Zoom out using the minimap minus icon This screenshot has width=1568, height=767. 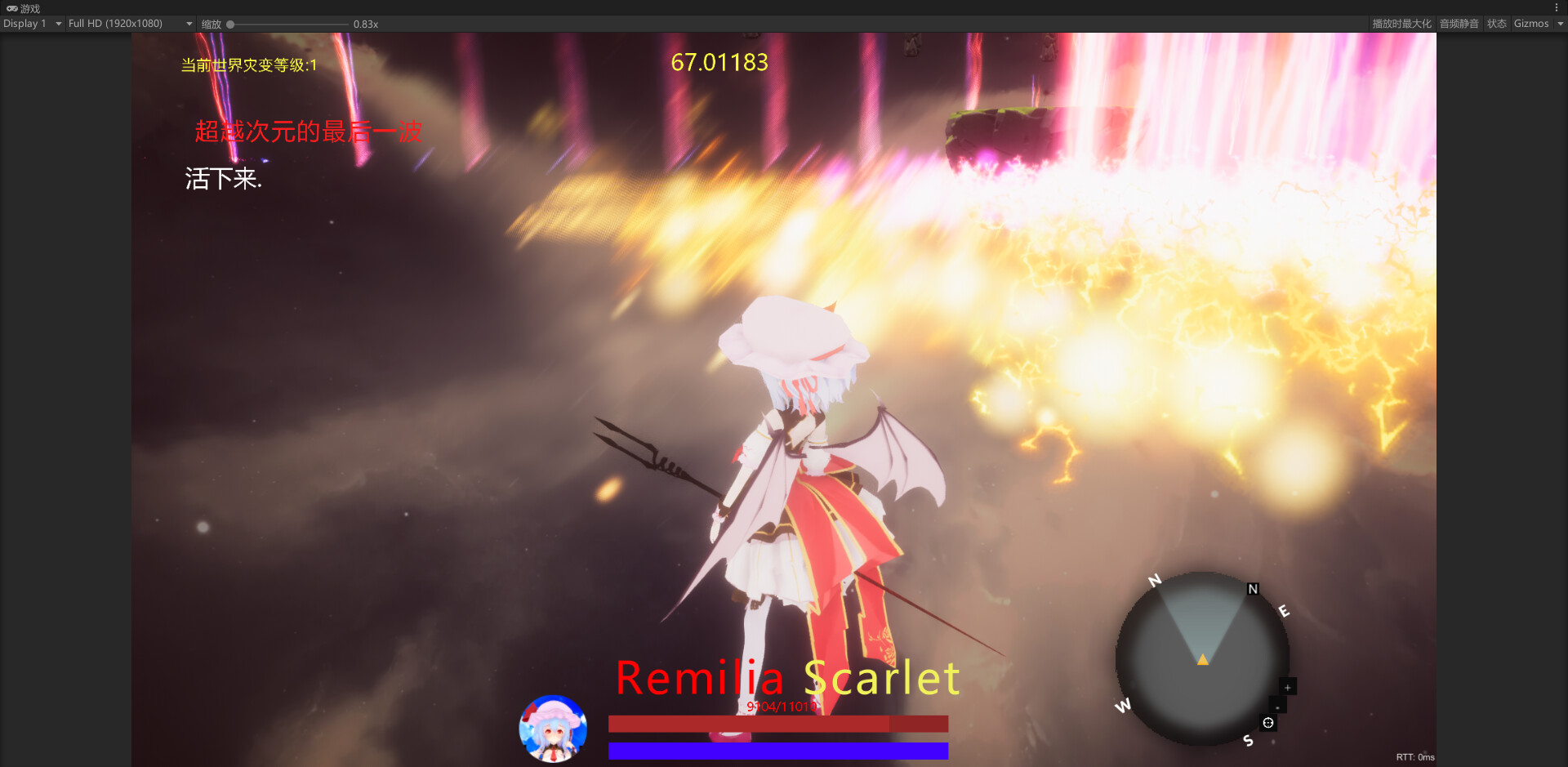click(x=1277, y=708)
